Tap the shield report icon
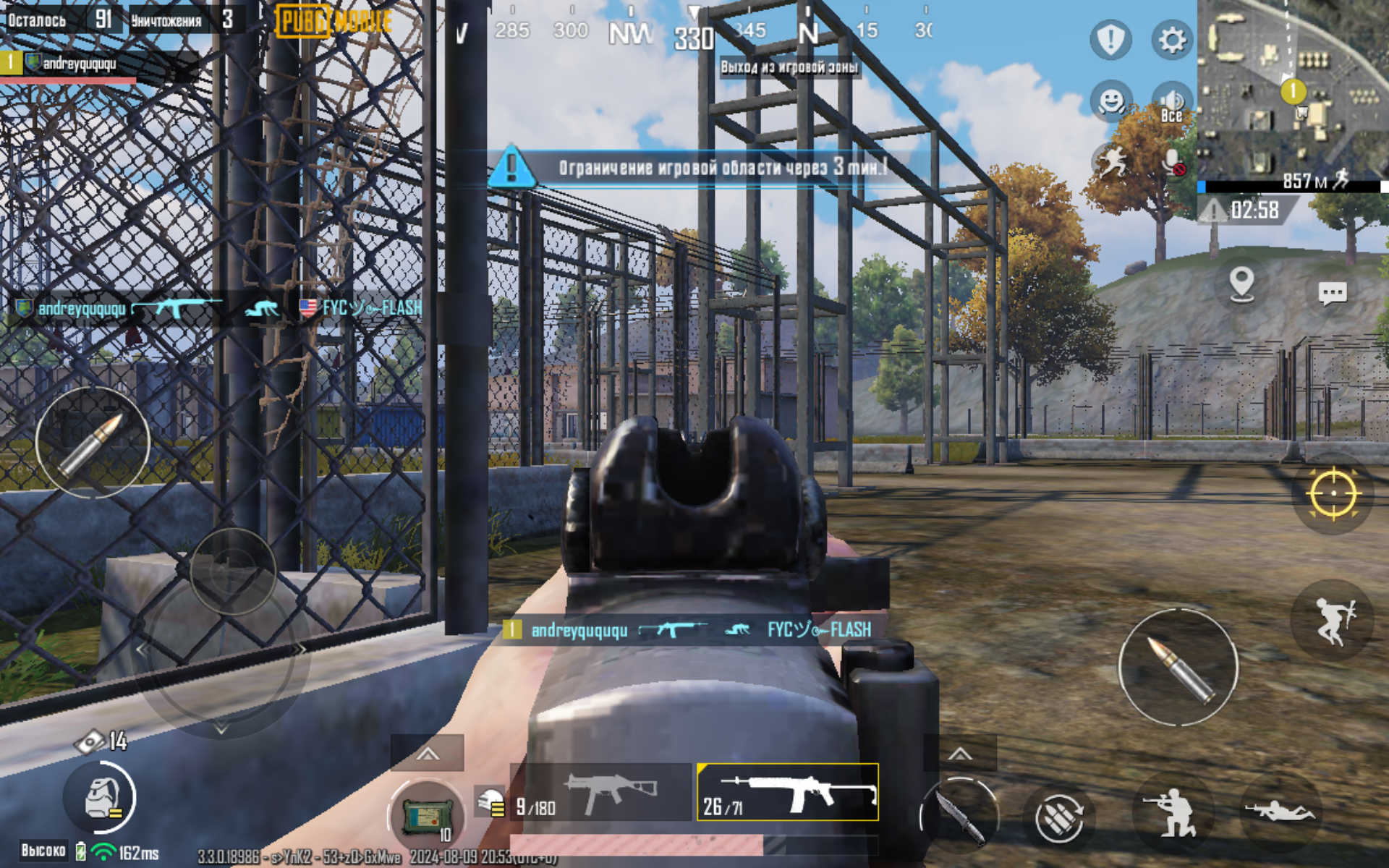 tap(1110, 40)
